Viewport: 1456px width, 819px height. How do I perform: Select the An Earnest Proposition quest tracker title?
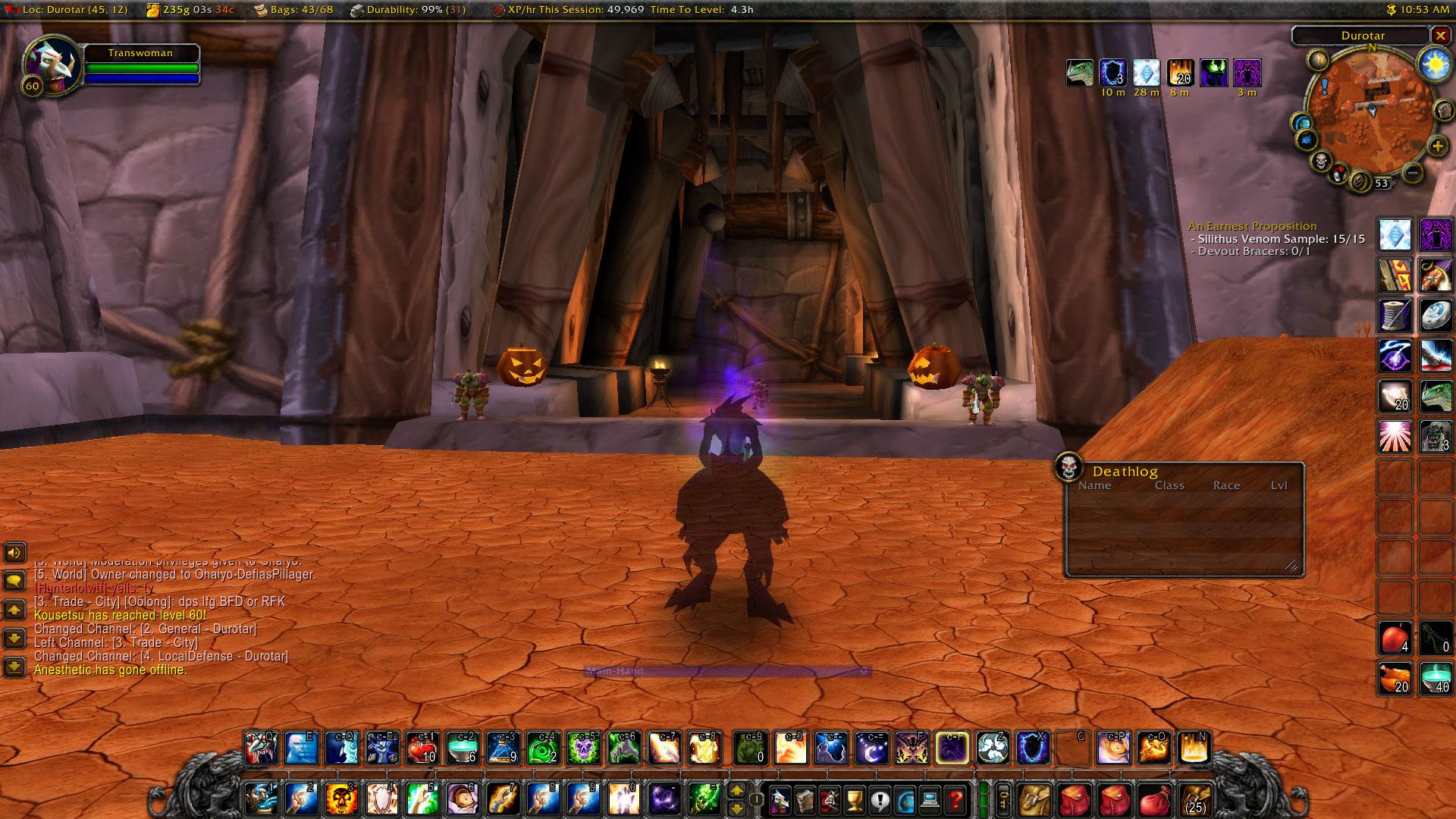pos(1252,226)
